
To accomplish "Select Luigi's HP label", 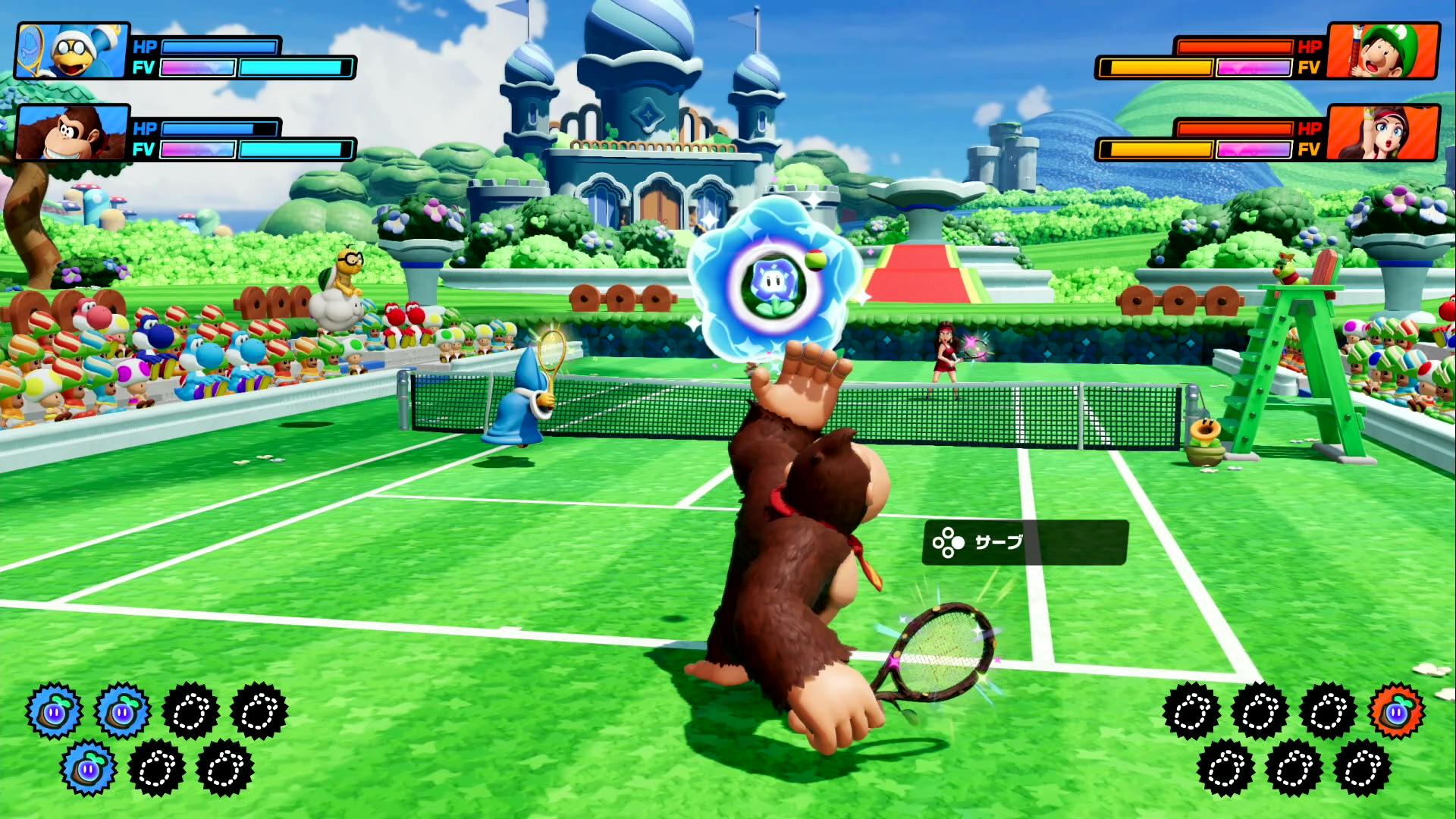I will (1310, 48).
